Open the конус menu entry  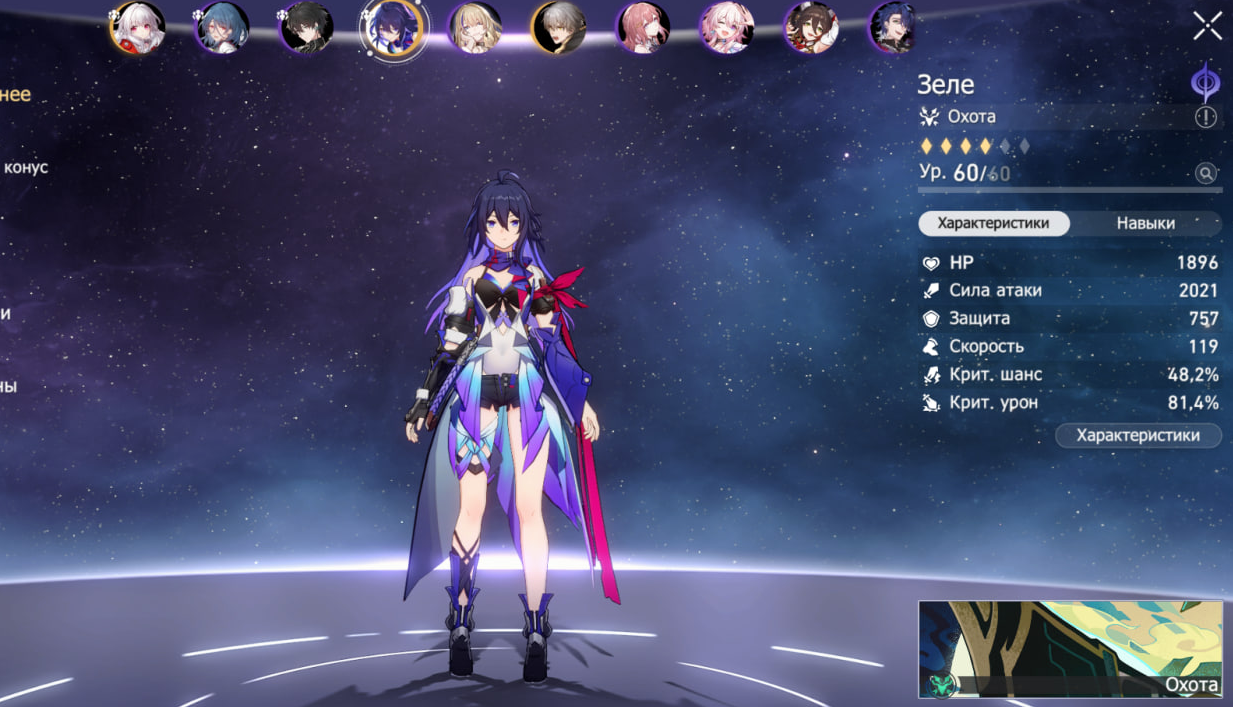tap(25, 167)
